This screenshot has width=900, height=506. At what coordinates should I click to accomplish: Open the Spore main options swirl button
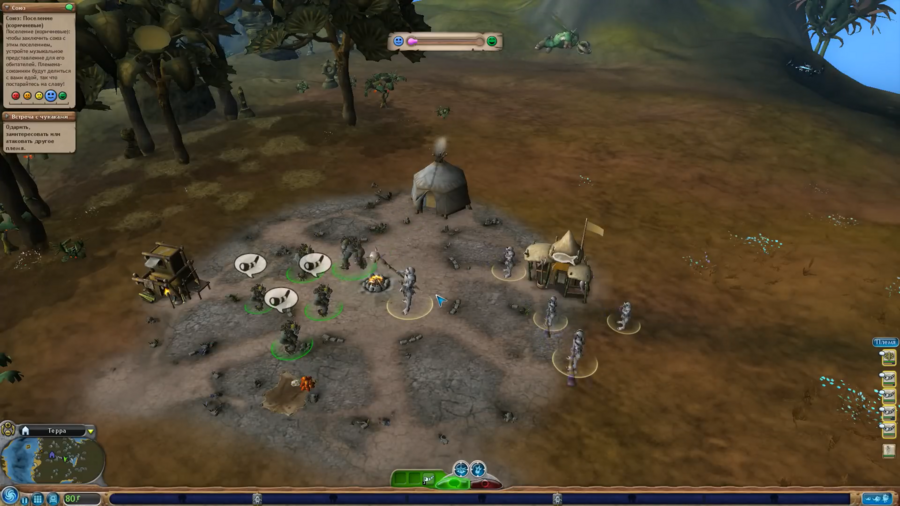pos(10,496)
